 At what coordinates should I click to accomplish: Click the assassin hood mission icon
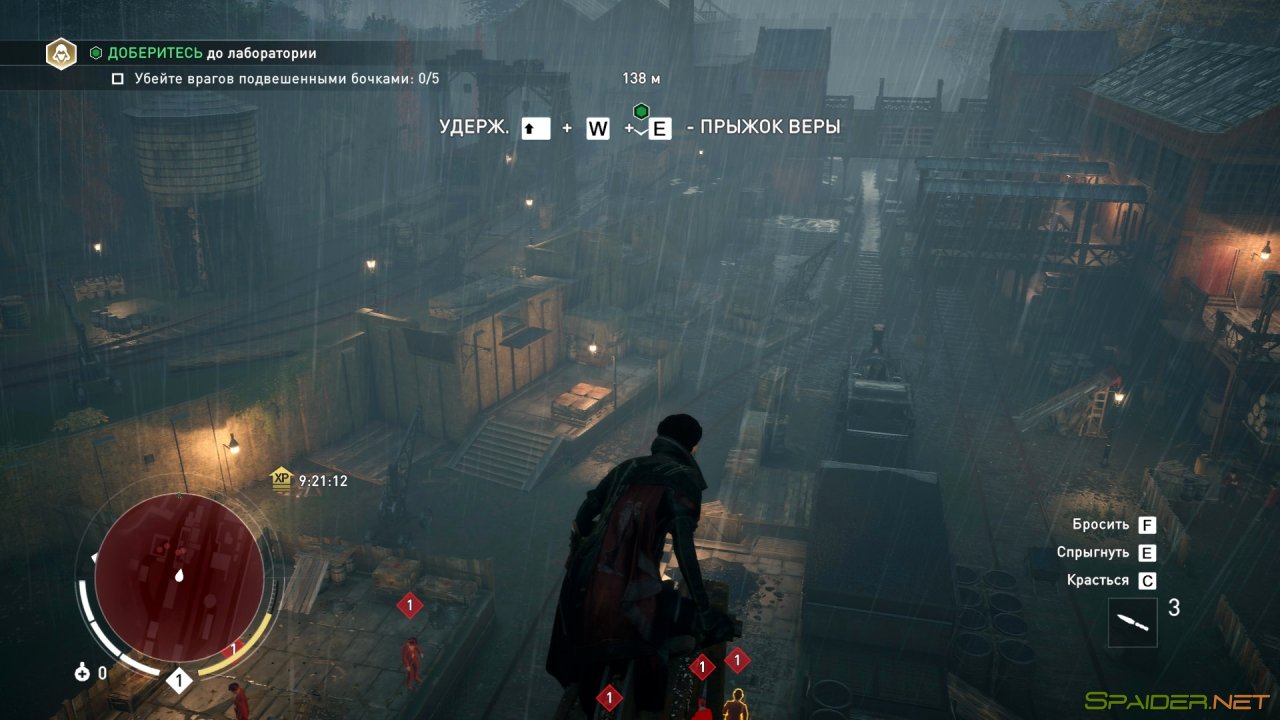click(62, 53)
